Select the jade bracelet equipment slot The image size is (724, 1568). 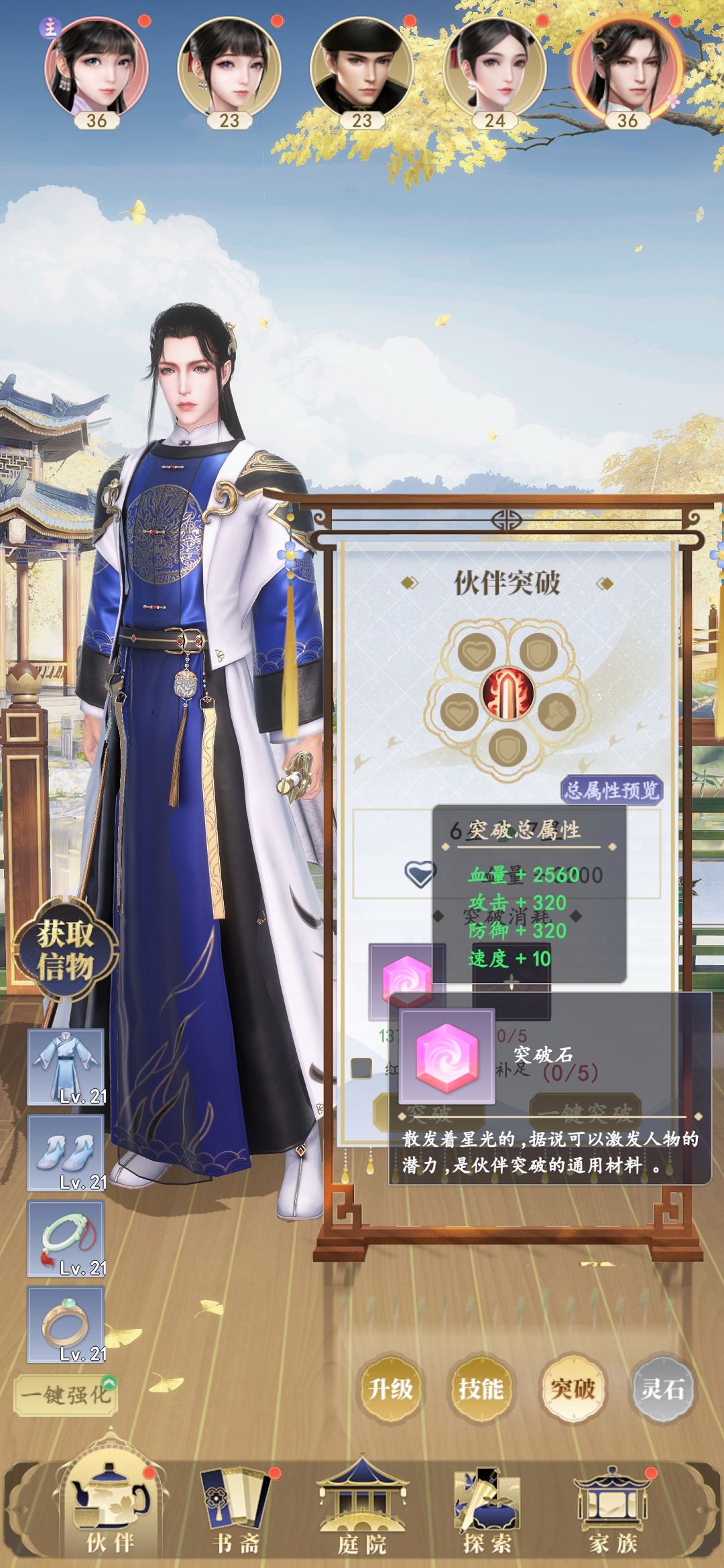coord(66,1238)
